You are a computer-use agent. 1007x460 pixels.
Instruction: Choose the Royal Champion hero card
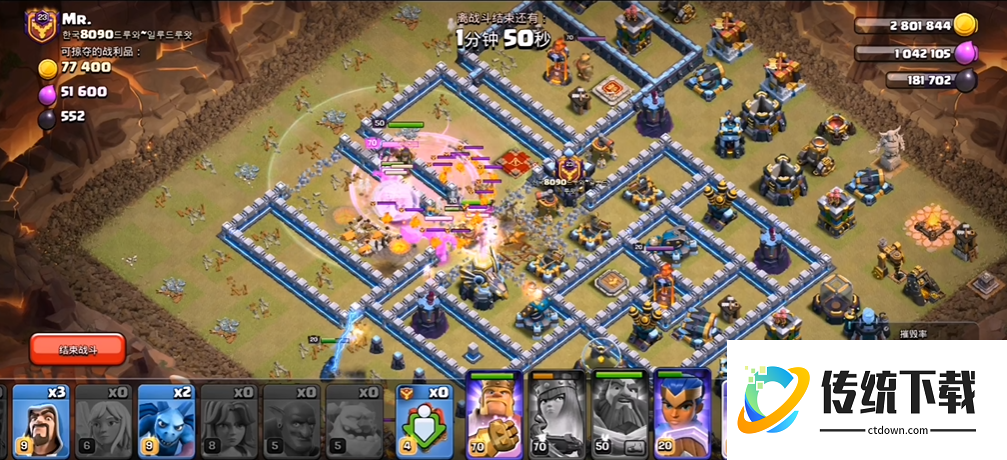click(x=681, y=415)
